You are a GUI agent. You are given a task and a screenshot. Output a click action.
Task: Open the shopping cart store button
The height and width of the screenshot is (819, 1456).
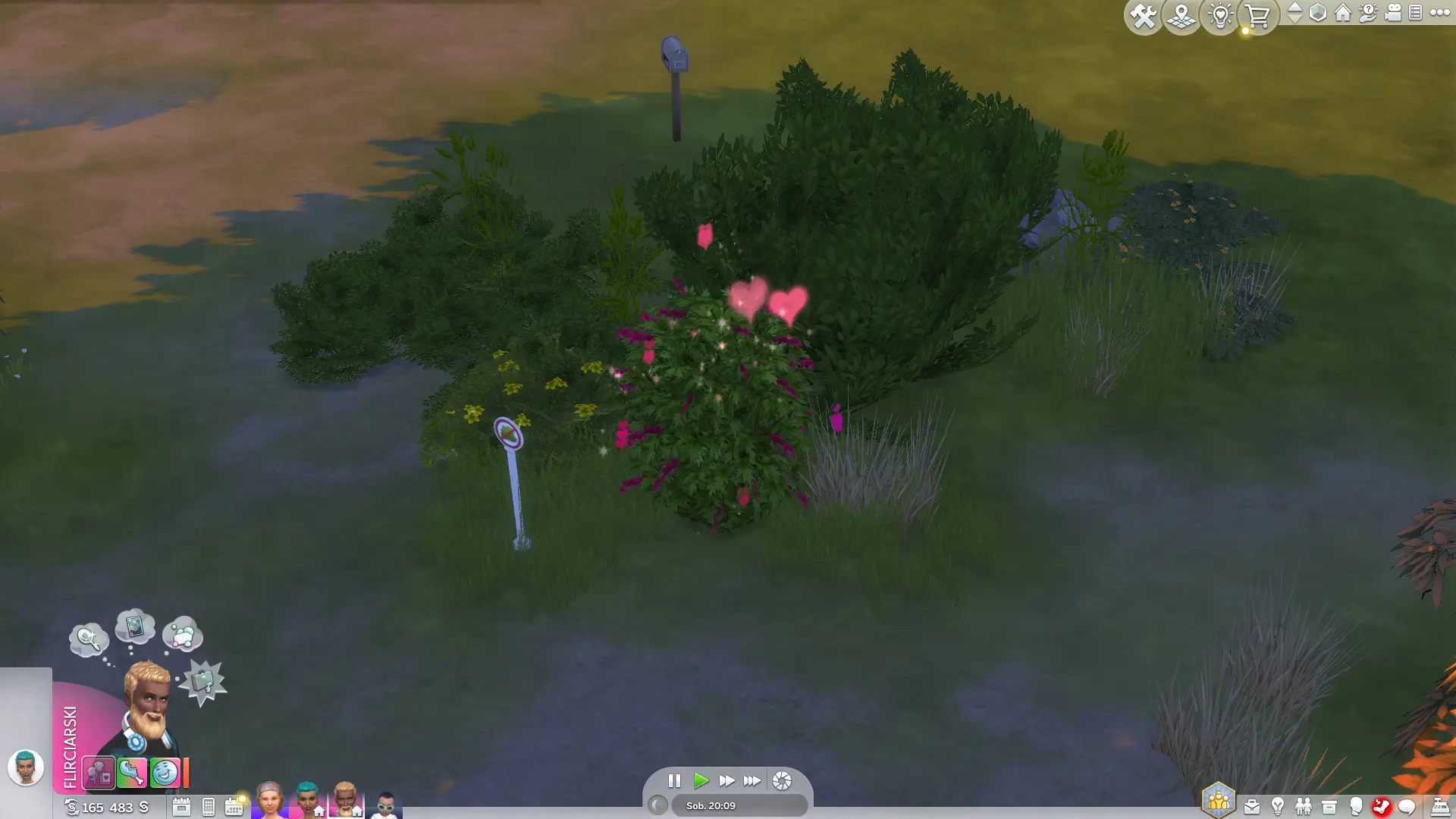coord(1258,16)
